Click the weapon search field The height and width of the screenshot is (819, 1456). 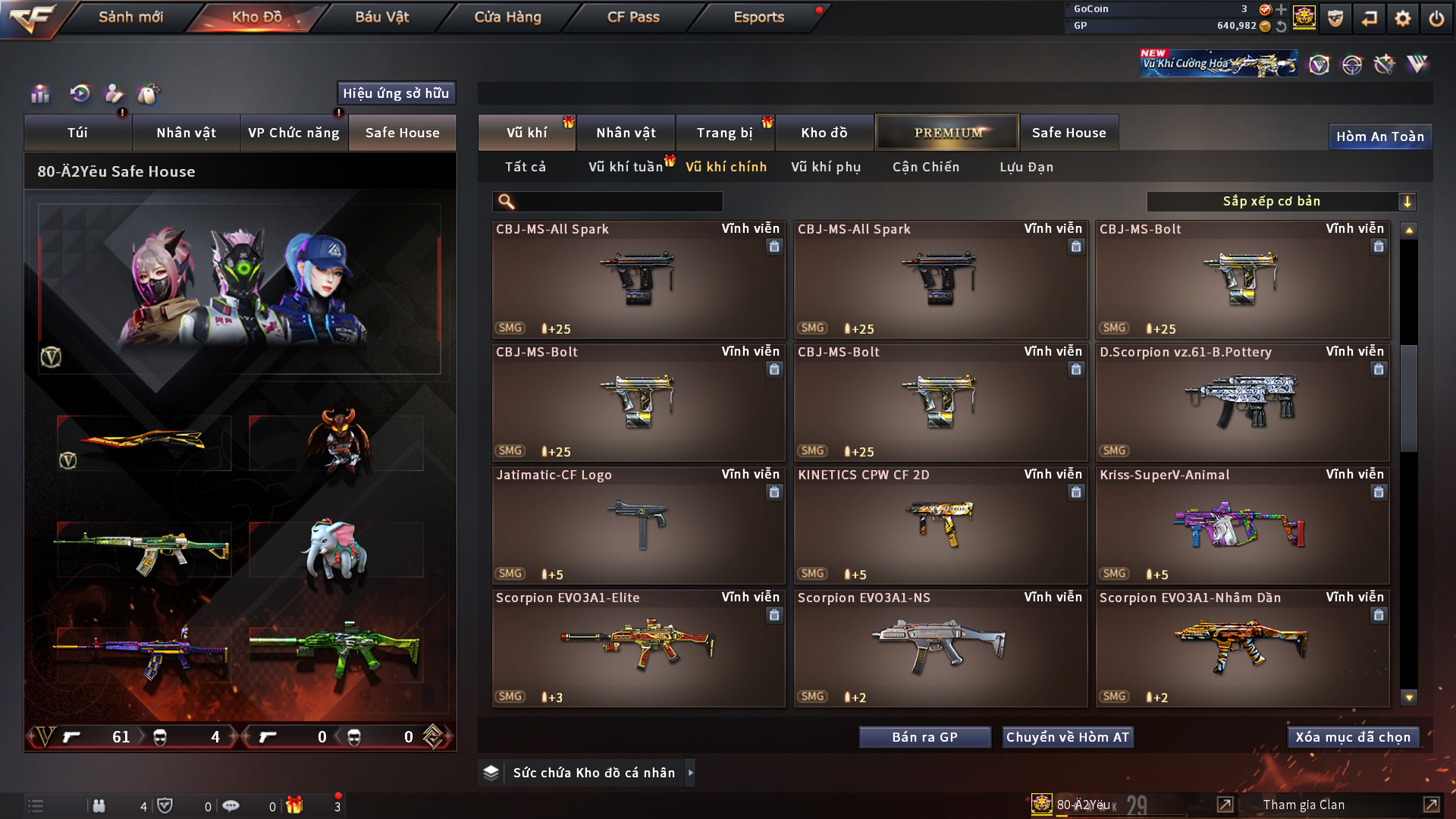618,202
